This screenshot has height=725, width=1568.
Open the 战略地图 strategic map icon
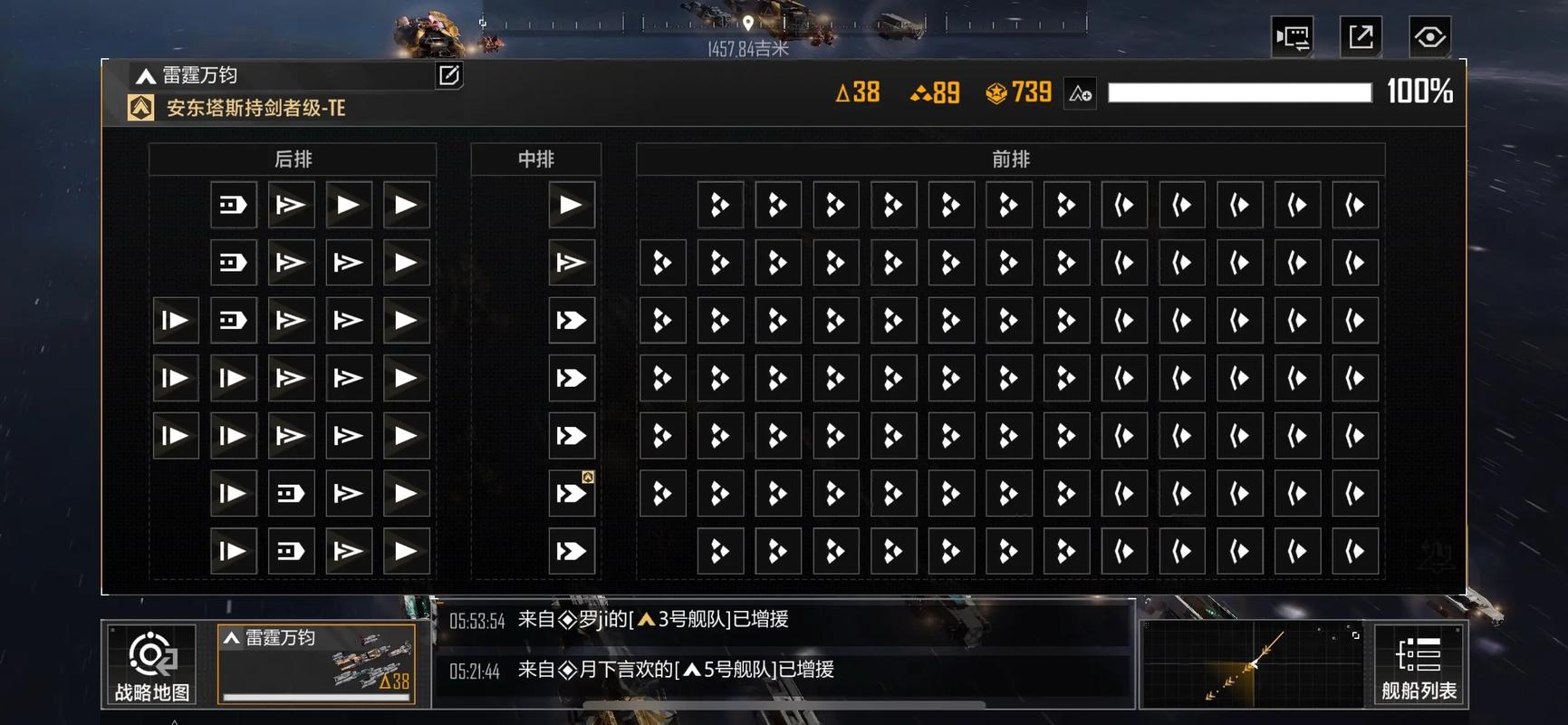(152, 666)
